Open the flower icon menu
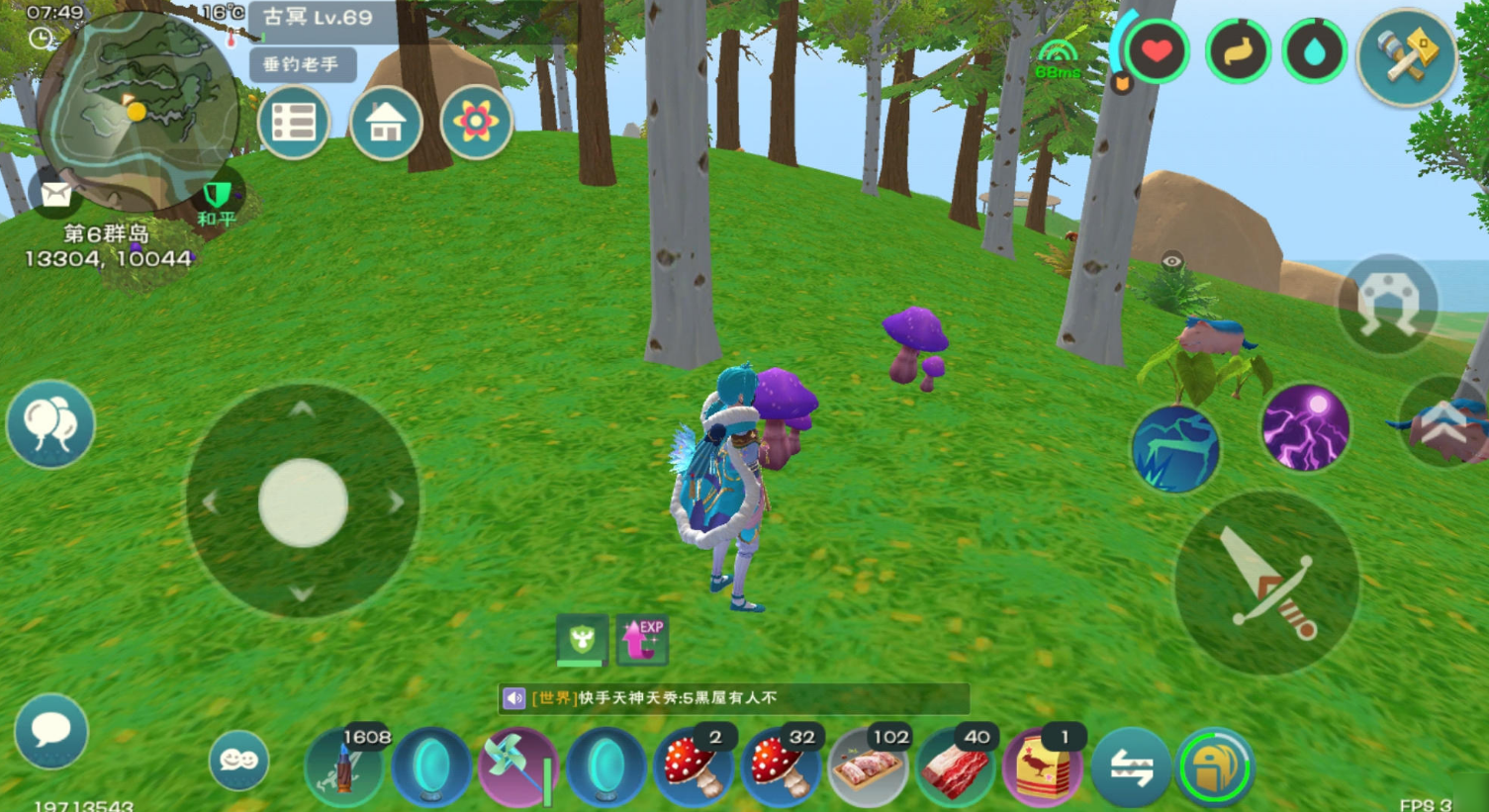 click(x=476, y=123)
